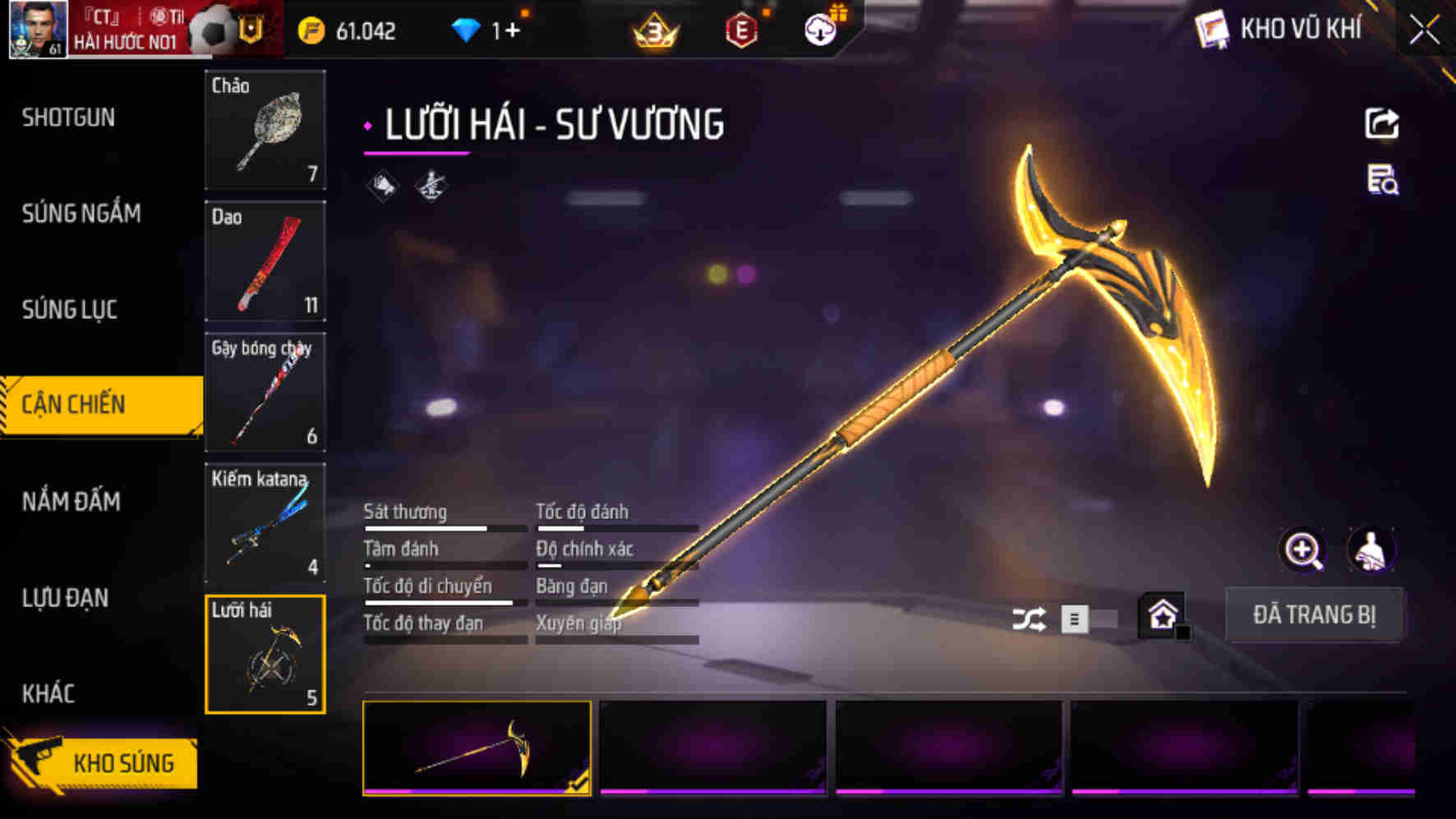Select the NẮM ĐẤM category
Image resolution: width=1456 pixels, height=819 pixels.
pos(71,501)
